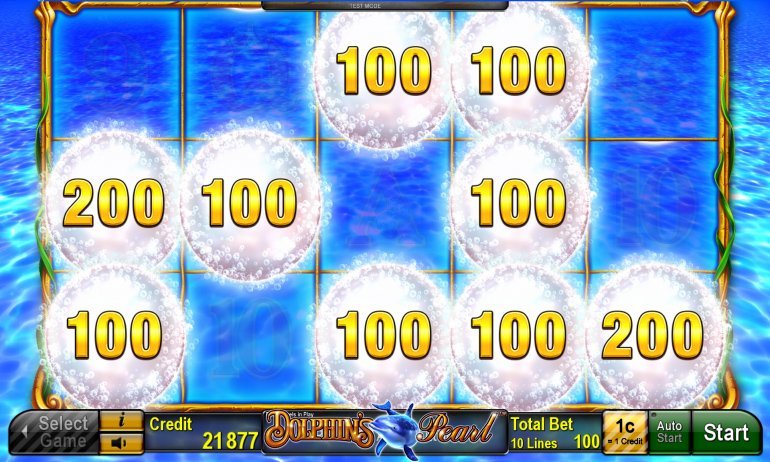The image size is (770, 462).
Task: Change the 1c credit denomination
Action: pyautogui.click(x=624, y=433)
